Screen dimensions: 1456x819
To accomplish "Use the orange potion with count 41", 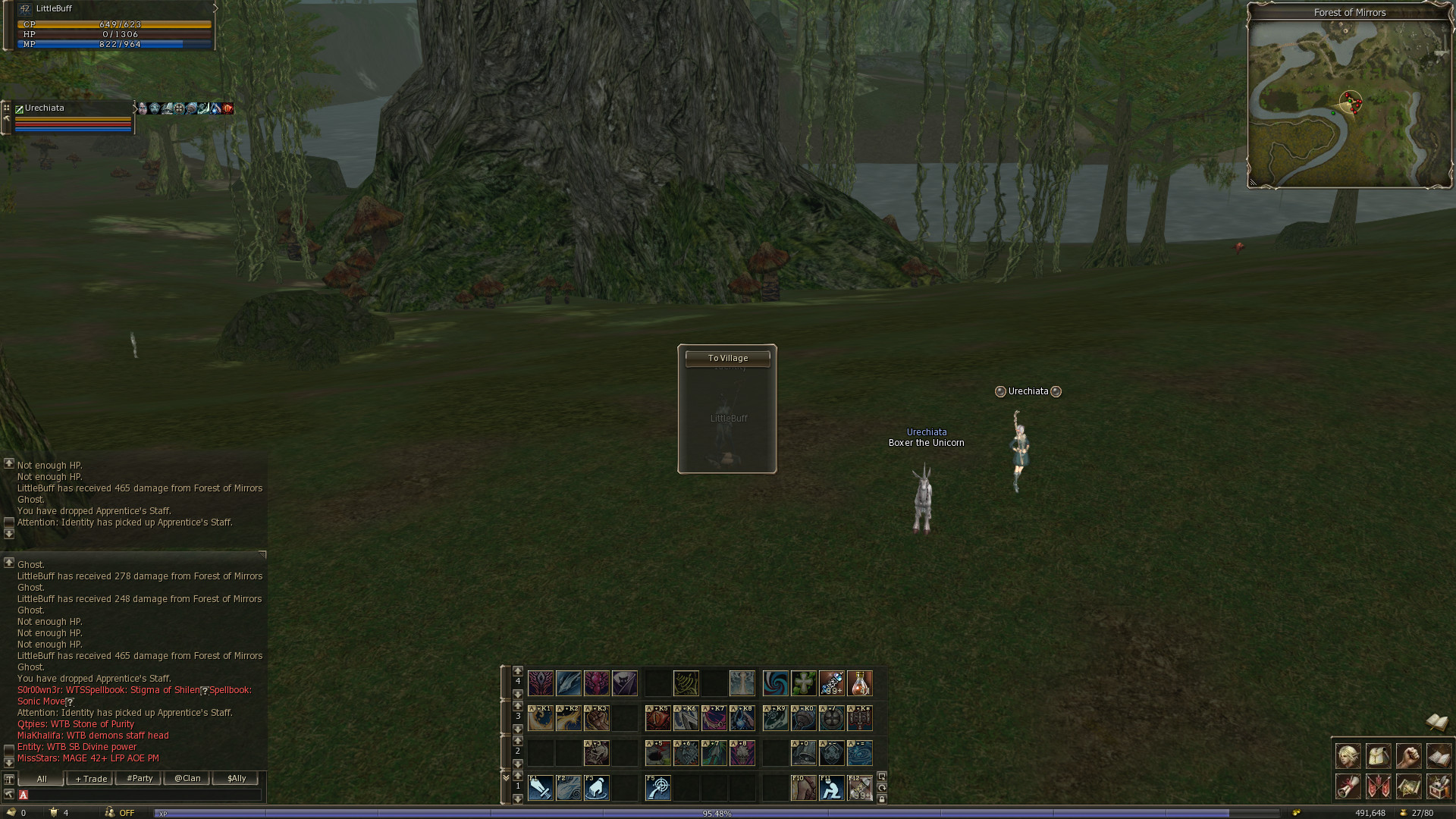I will click(860, 683).
